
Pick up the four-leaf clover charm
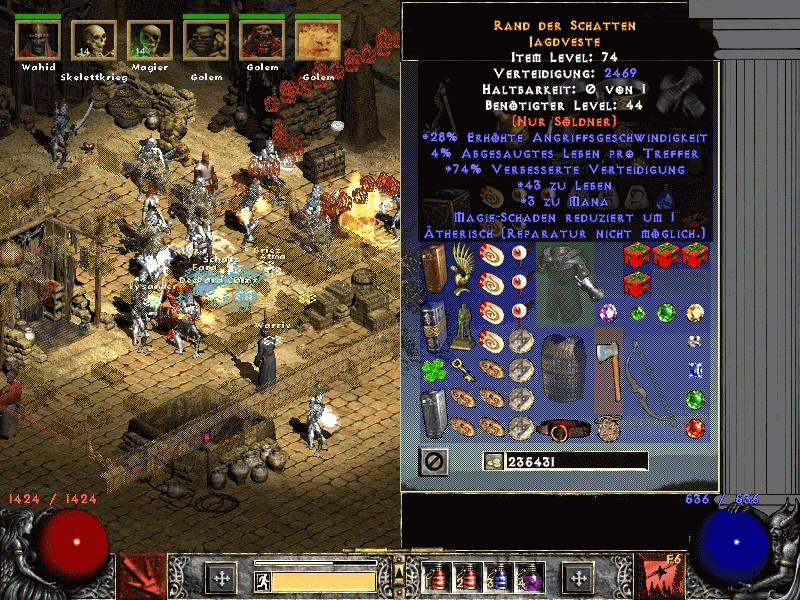pyautogui.click(x=433, y=370)
